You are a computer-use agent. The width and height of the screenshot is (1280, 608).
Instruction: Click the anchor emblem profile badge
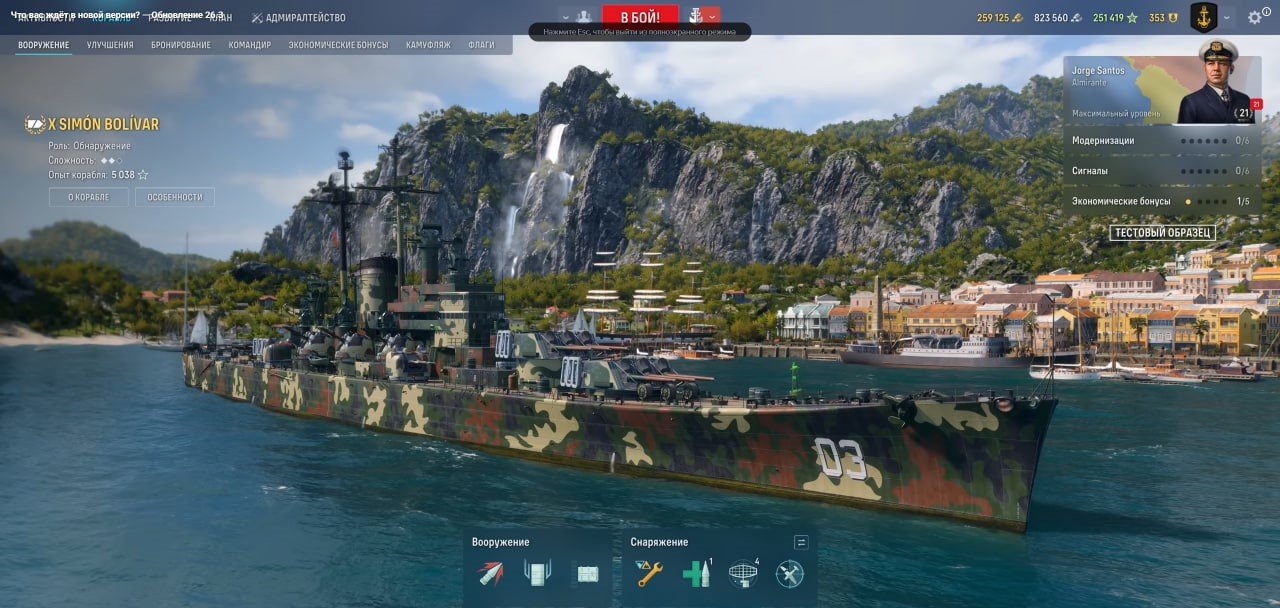[1203, 17]
